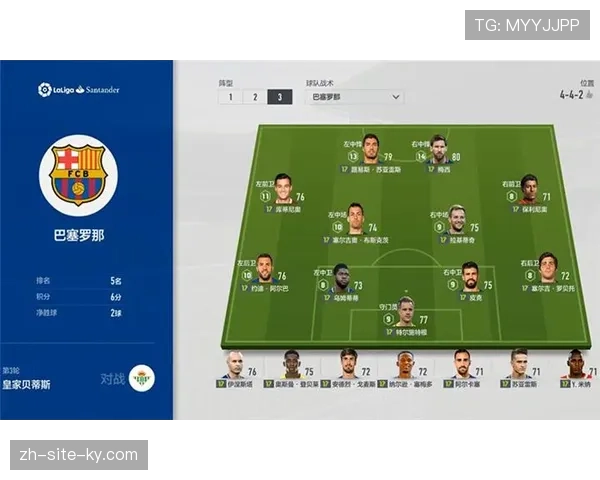Choose formation slot 3
The image size is (600, 480).
click(280, 97)
